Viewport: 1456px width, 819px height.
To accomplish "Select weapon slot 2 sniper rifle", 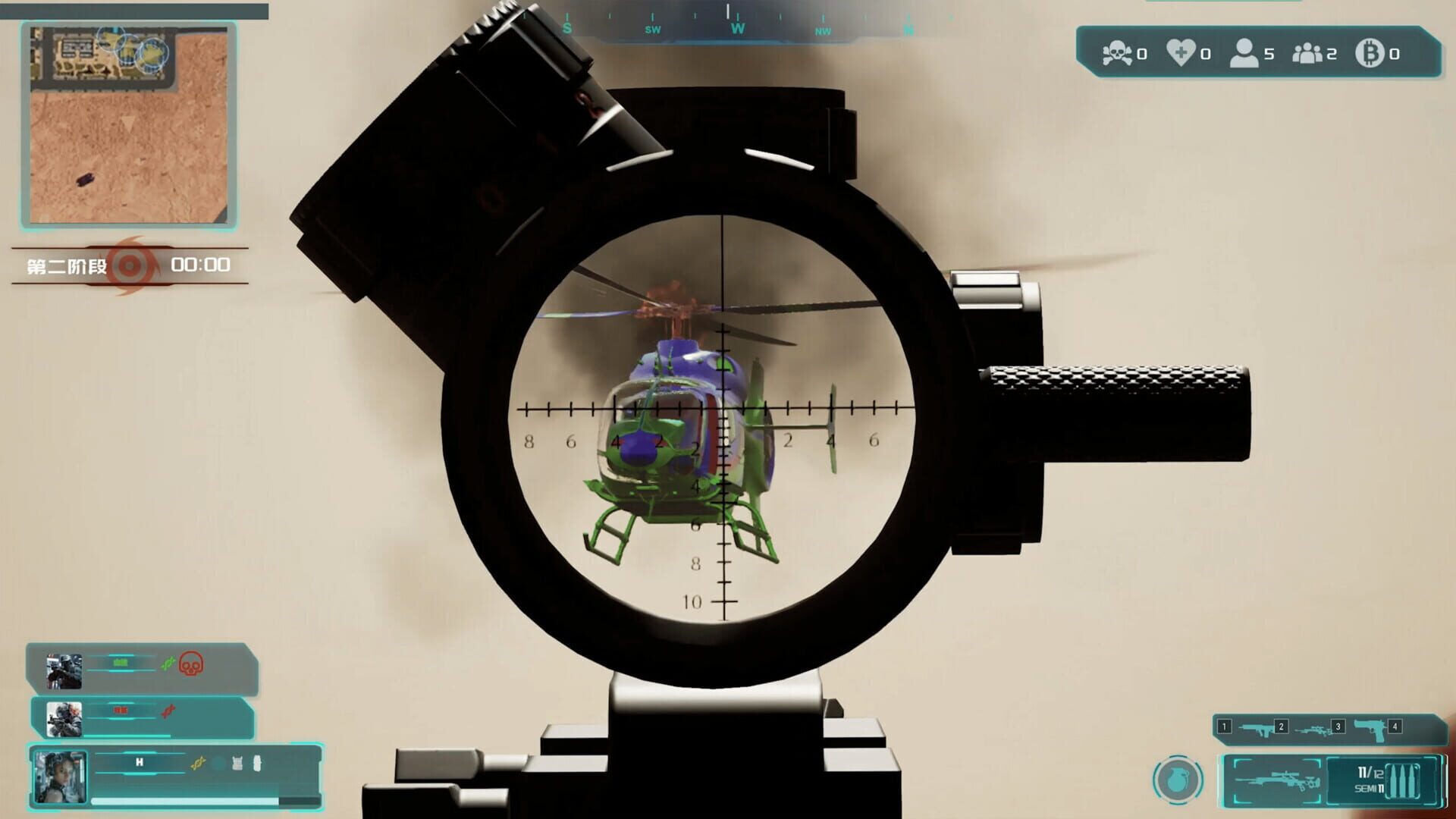I will click(x=1314, y=730).
